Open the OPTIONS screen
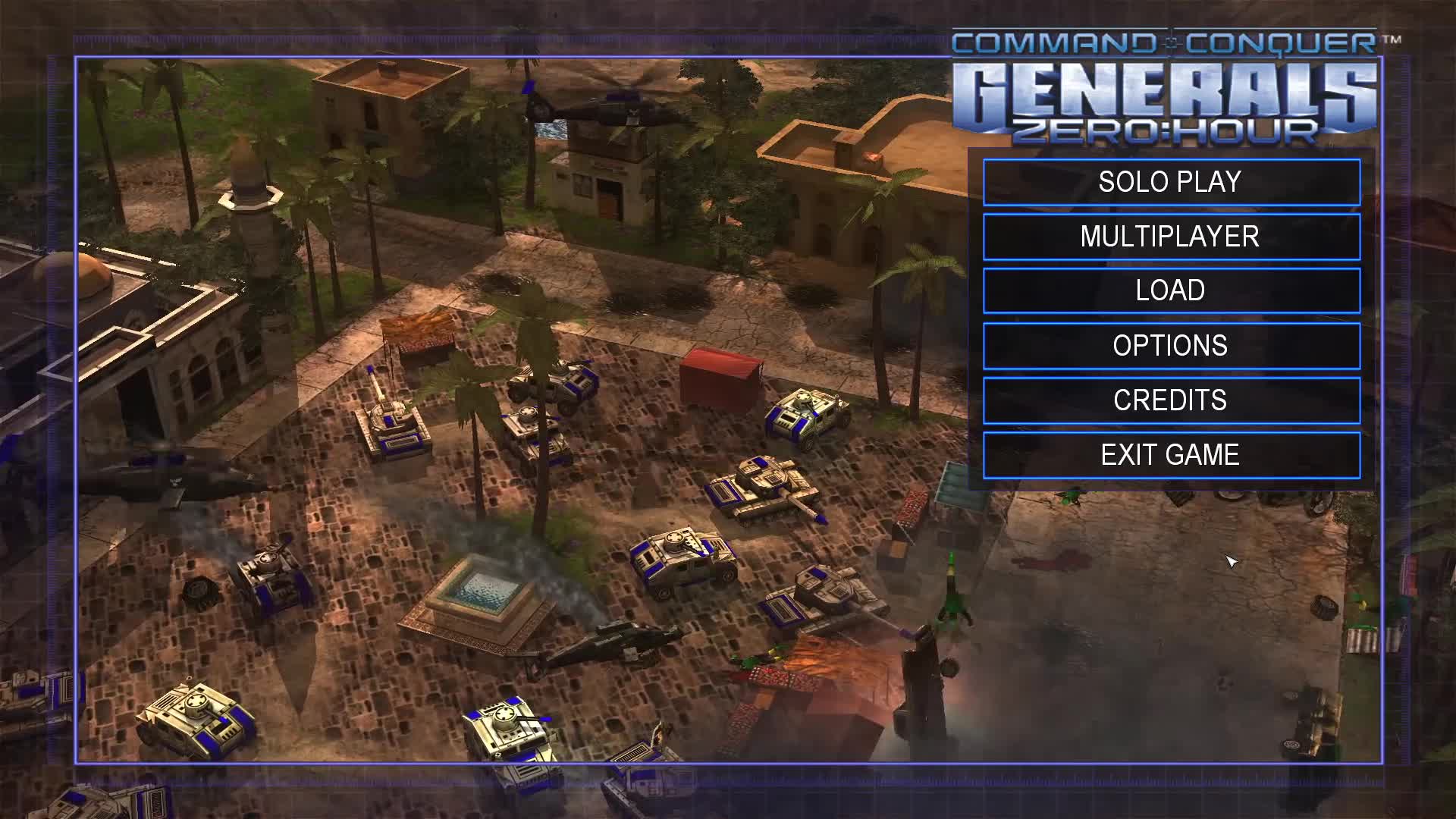This screenshot has width=1456, height=819. (1171, 345)
